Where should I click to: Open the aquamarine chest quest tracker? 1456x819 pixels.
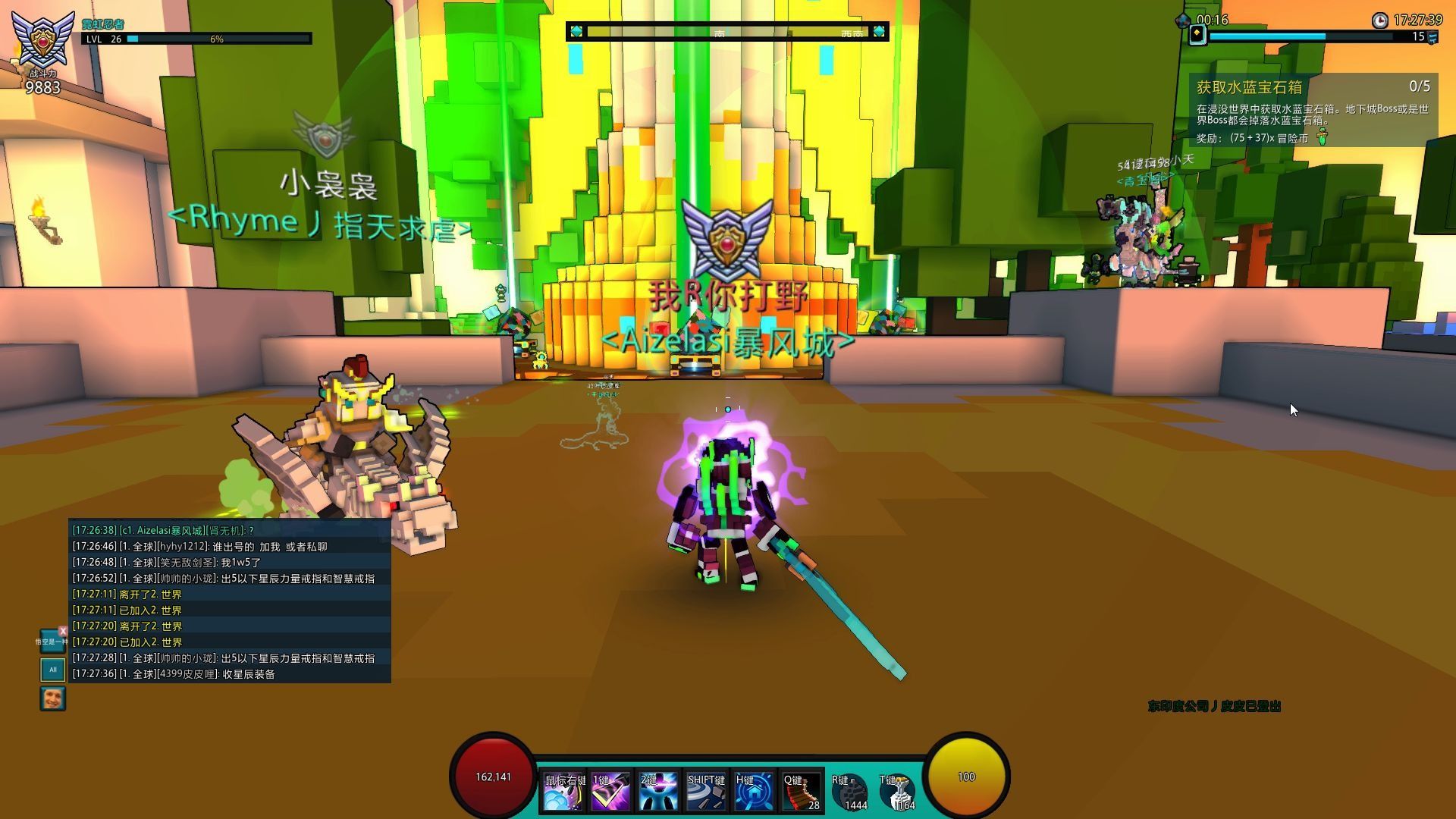pos(1312,111)
